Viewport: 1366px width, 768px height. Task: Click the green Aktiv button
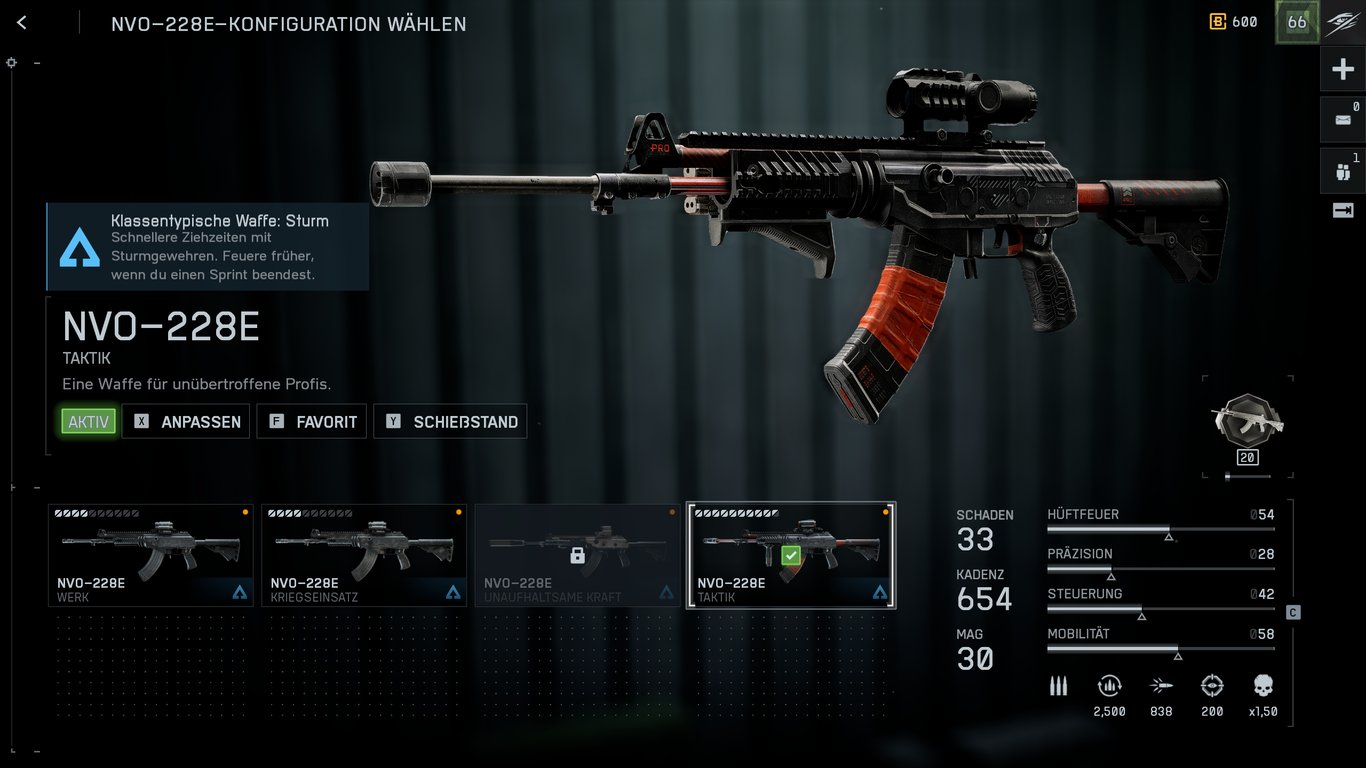(88, 422)
